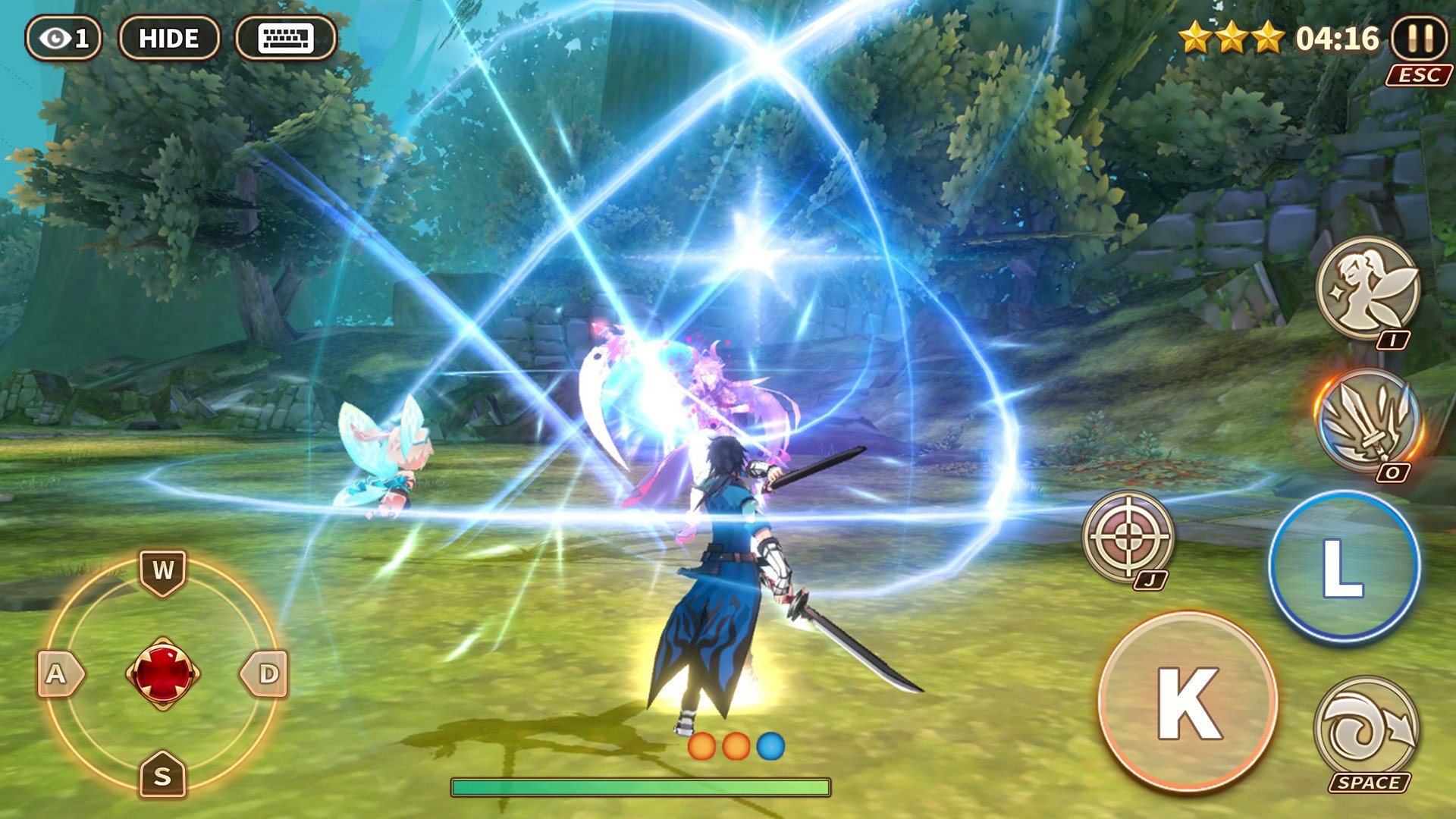Viewport: 1456px width, 819px height.
Task: Click the red joystick center gem
Action: click(x=163, y=673)
